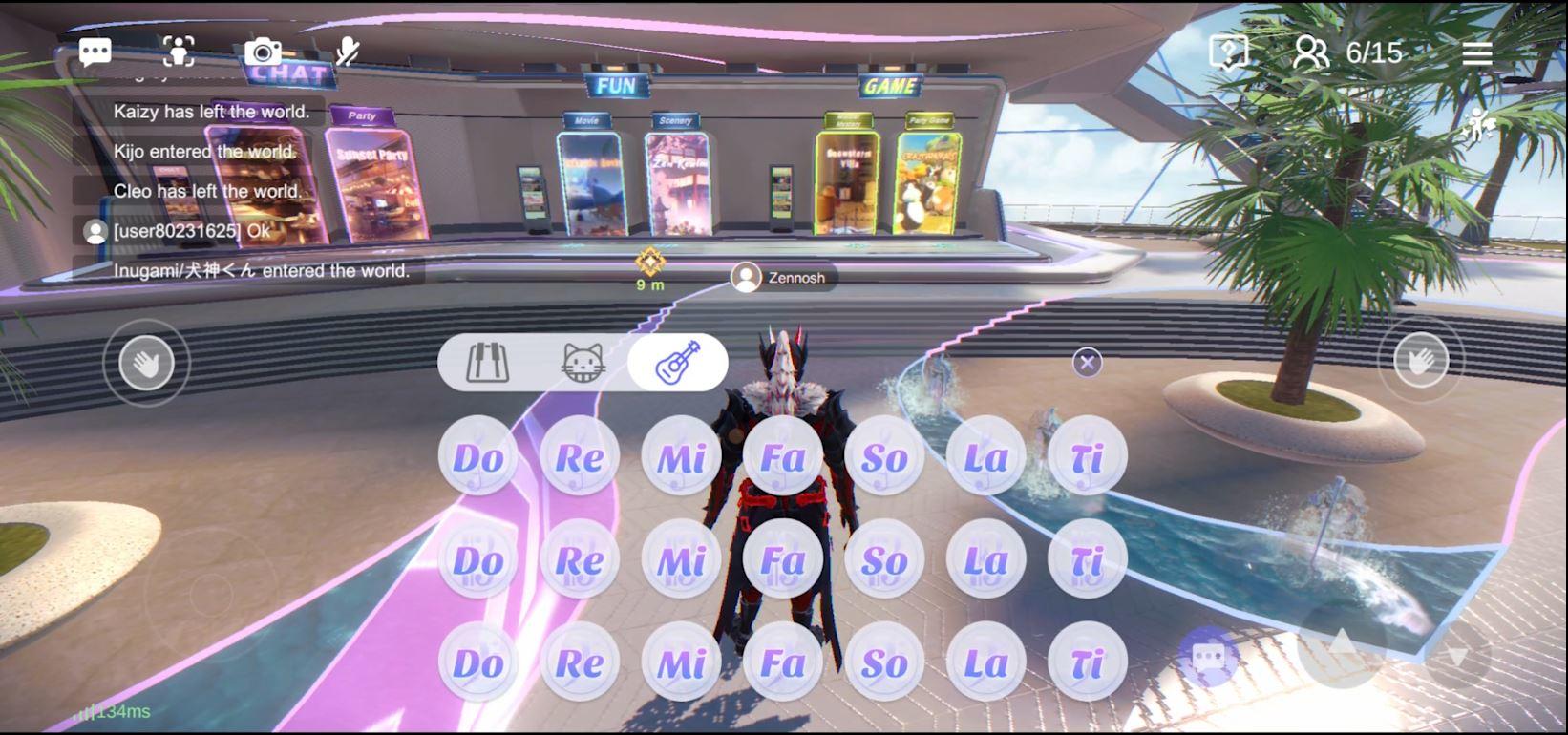Open the hamburger menu top-right
This screenshot has height=735, width=1568.
(1476, 53)
